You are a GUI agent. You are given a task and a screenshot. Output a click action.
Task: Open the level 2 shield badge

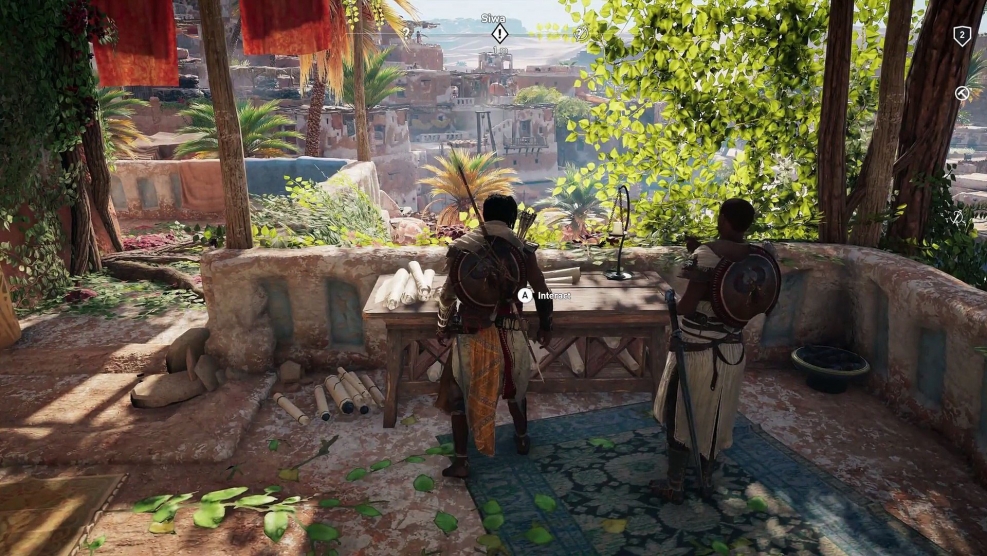962,36
